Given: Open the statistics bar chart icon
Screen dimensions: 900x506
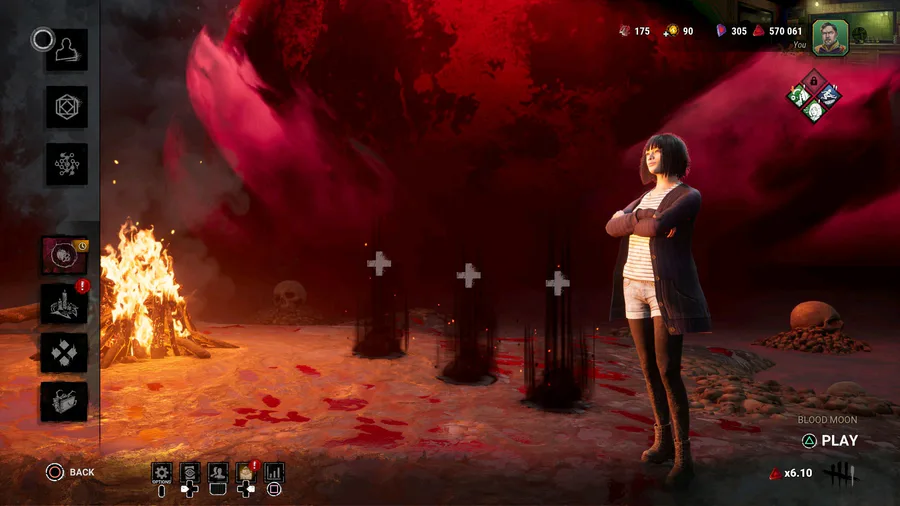Looking at the screenshot, I should pos(274,472).
